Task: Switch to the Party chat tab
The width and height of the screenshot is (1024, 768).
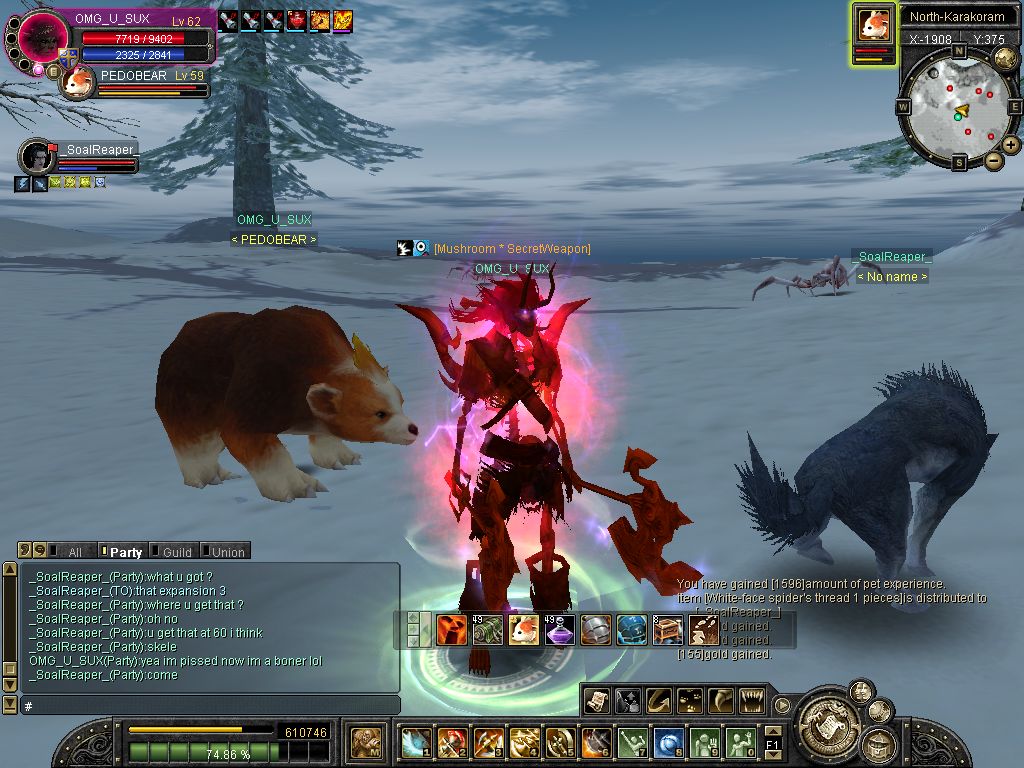Action: [x=125, y=551]
